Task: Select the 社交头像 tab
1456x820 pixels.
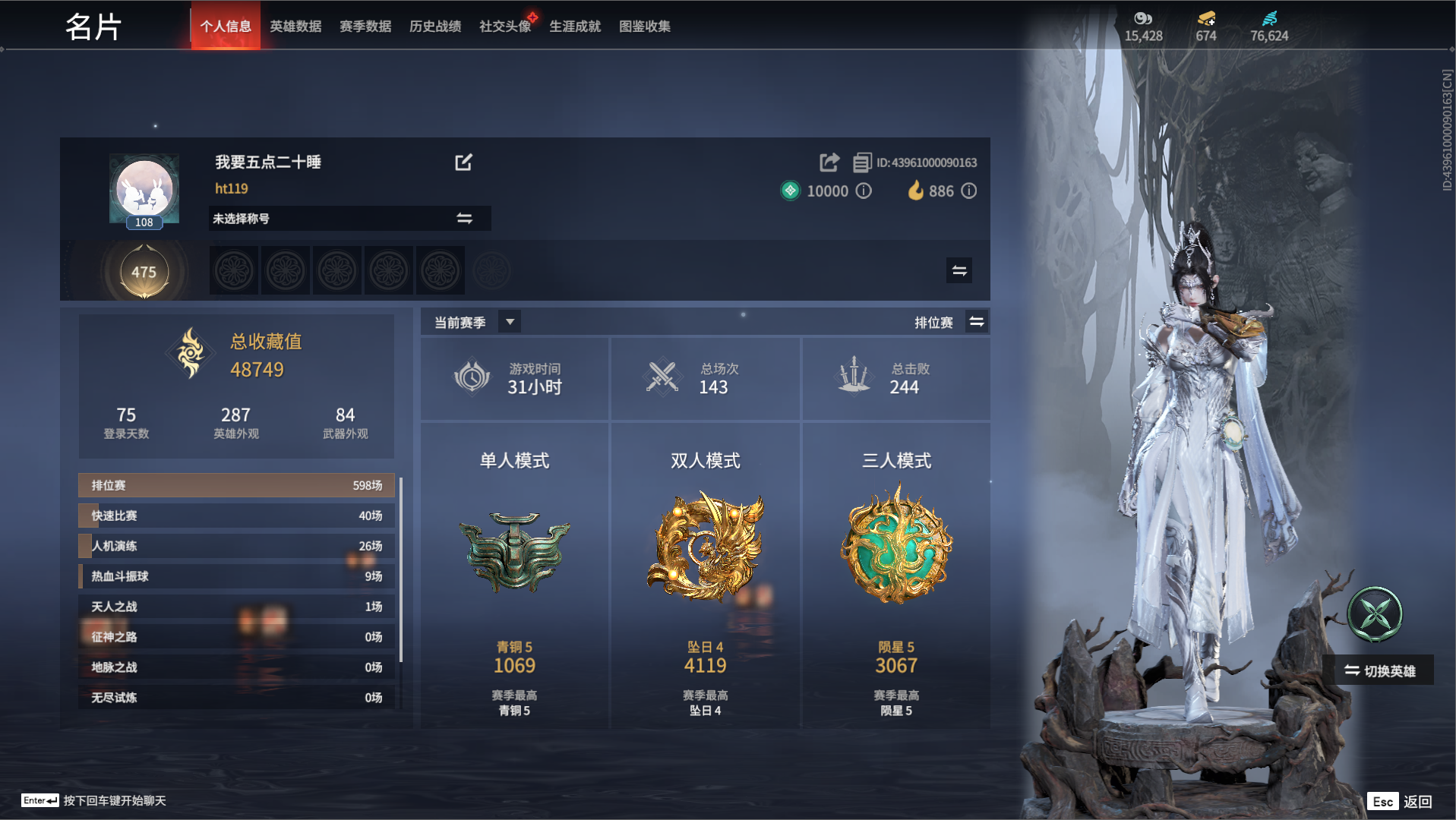Action: (x=505, y=27)
